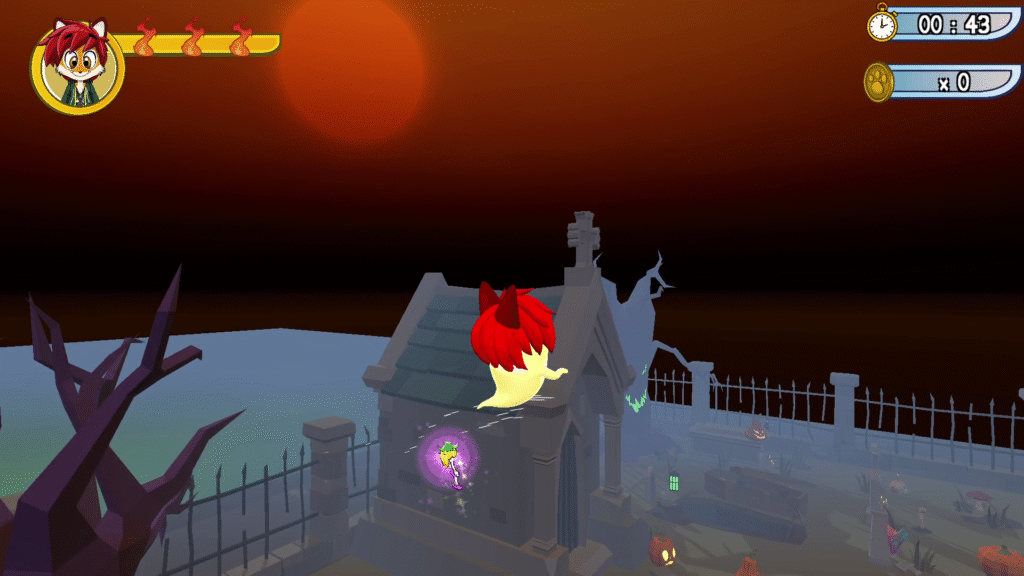Select the gold paw coin icon
Image resolution: width=1024 pixels, height=576 pixels.
(879, 82)
